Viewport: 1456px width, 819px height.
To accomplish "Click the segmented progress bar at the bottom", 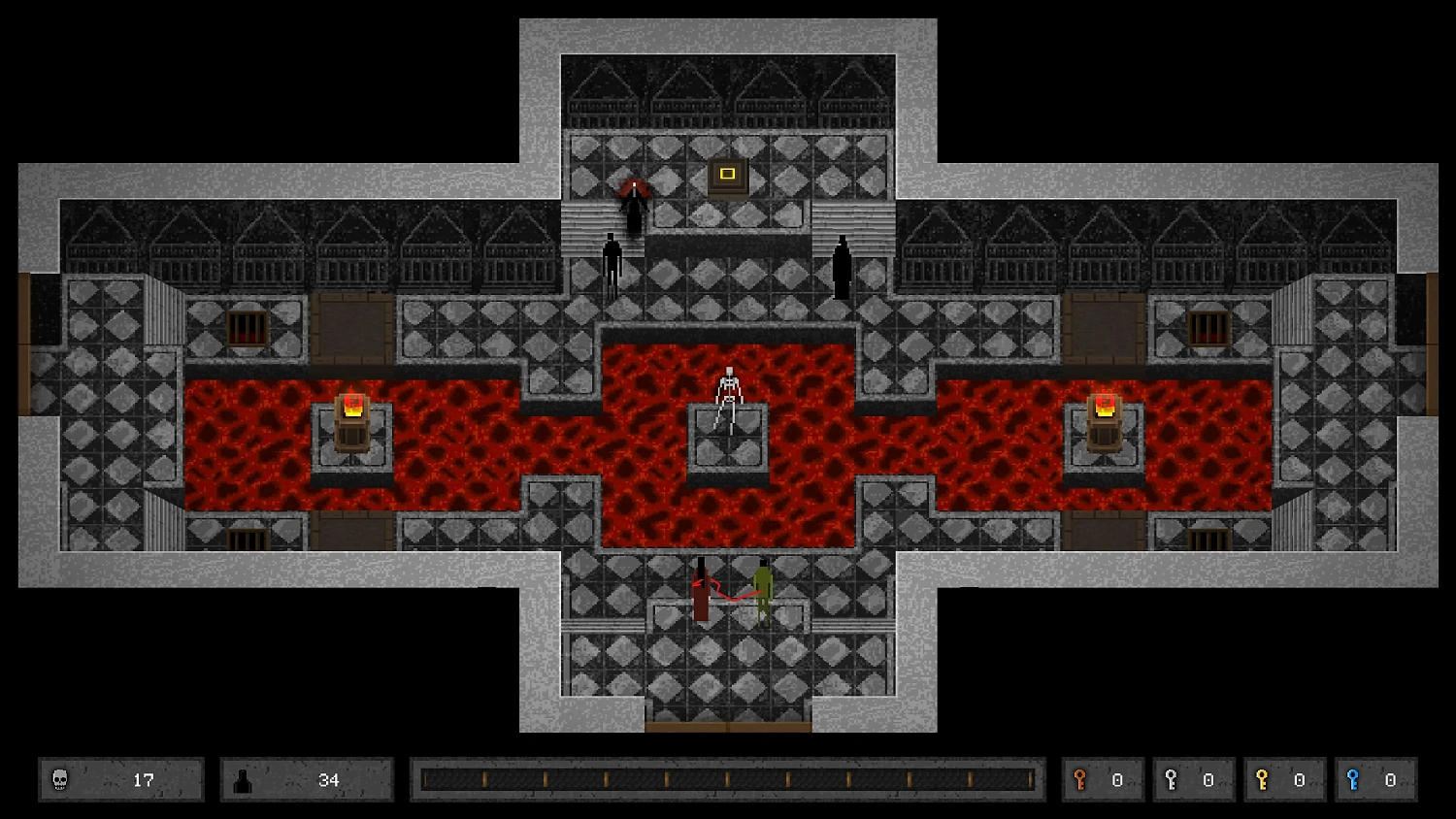I will point(728,778).
